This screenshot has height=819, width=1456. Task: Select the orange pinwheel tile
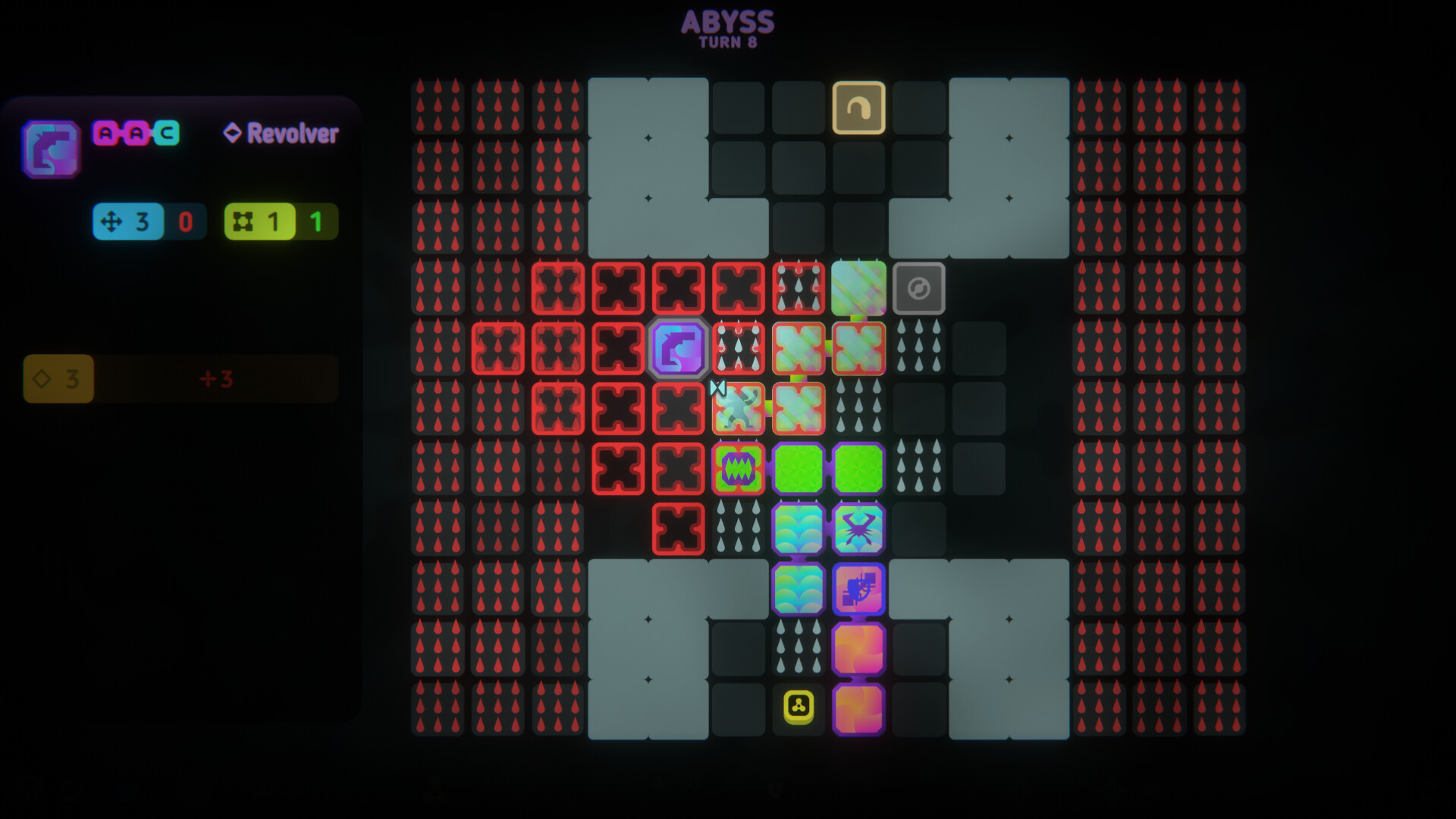pos(858,648)
